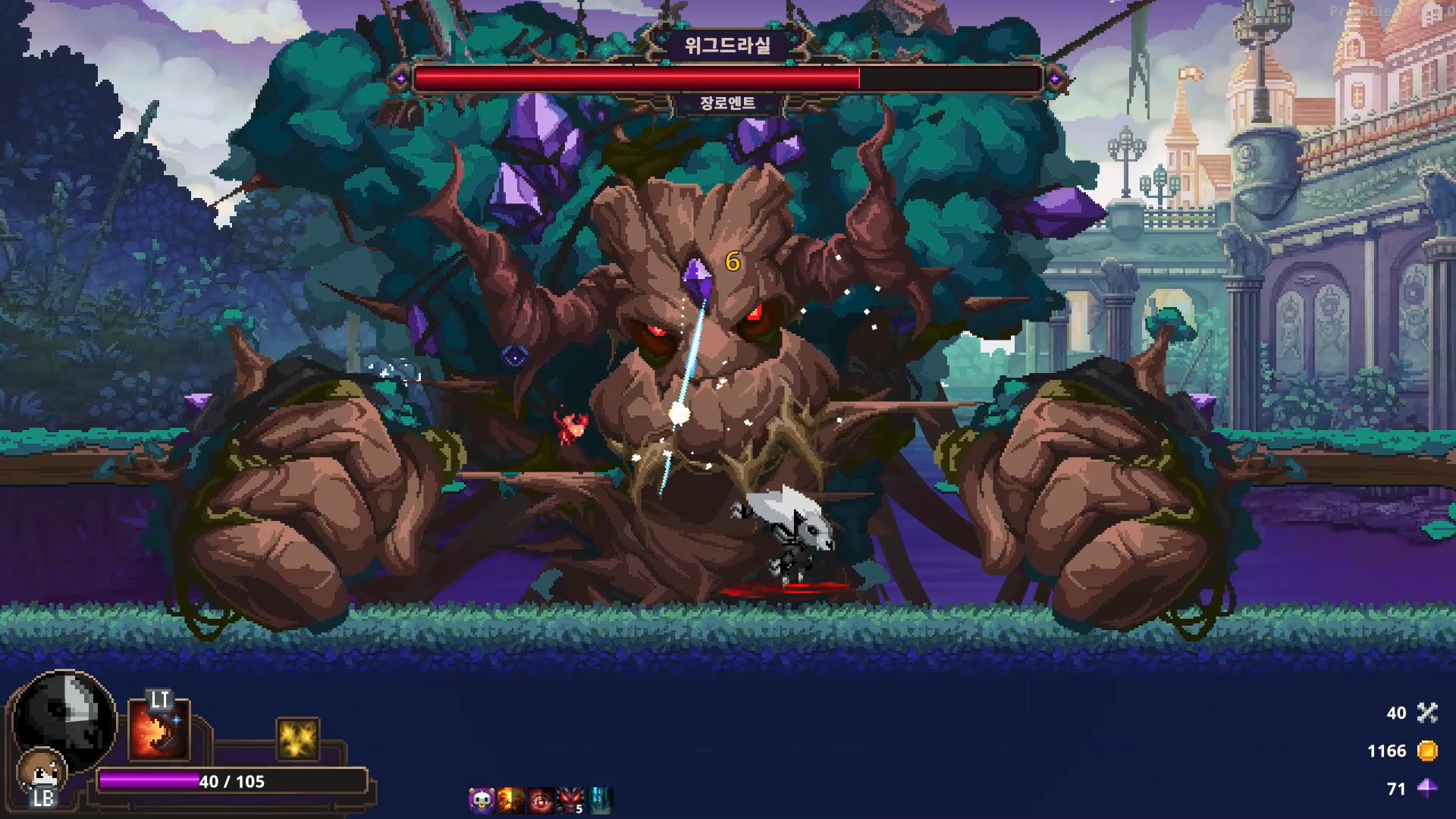
Task: Click the gold coin currency icon
Action: tap(1427, 751)
